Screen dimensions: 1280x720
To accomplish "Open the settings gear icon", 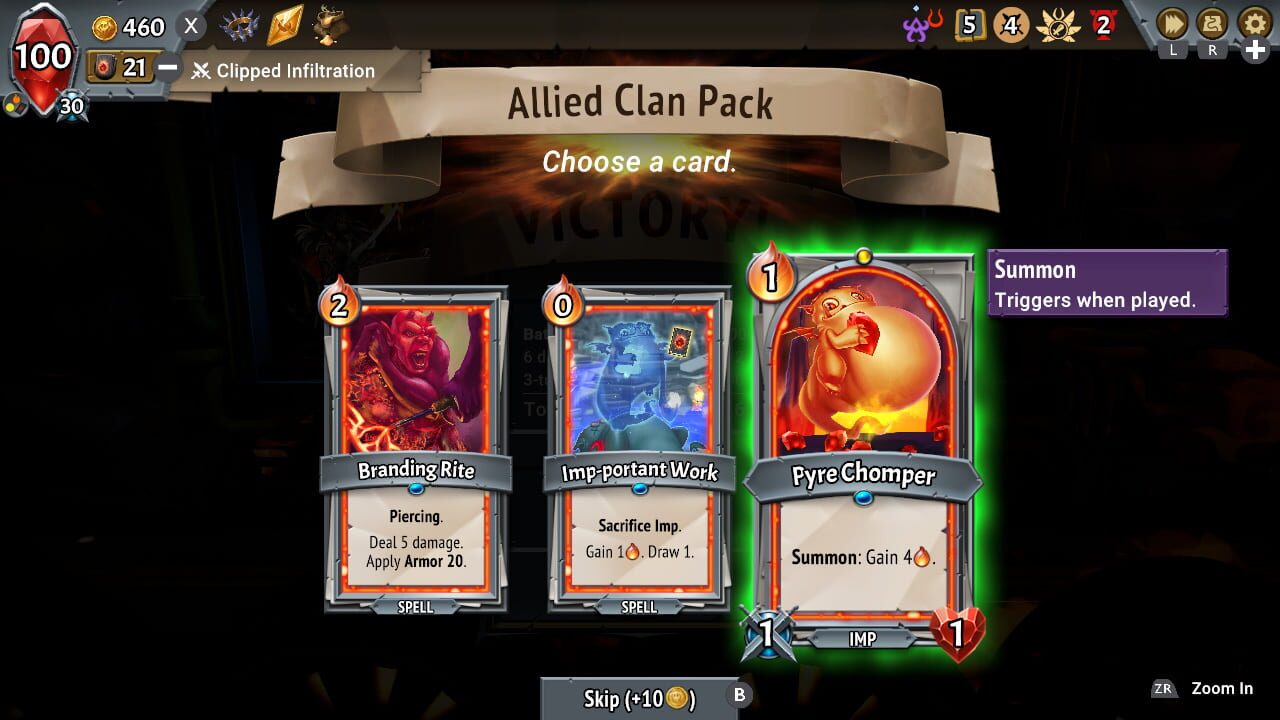I will (1250, 20).
